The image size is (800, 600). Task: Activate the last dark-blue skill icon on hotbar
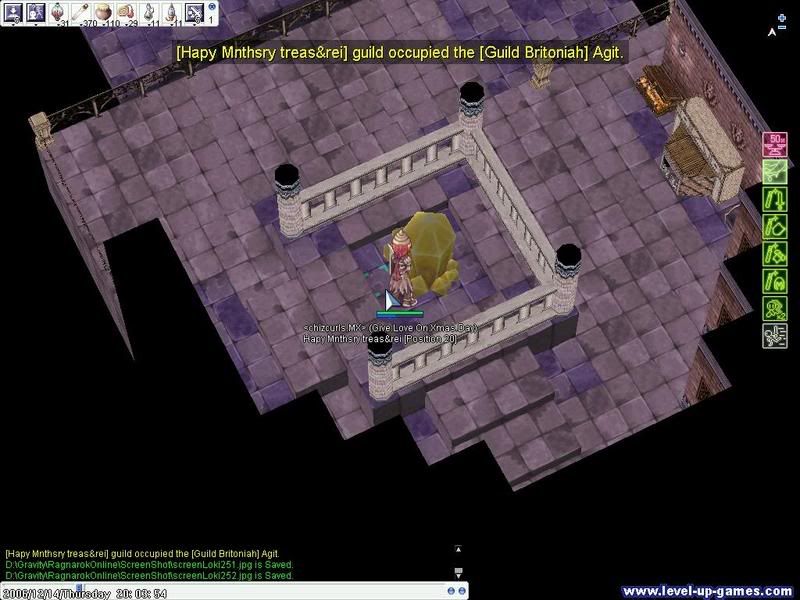[x=195, y=12]
